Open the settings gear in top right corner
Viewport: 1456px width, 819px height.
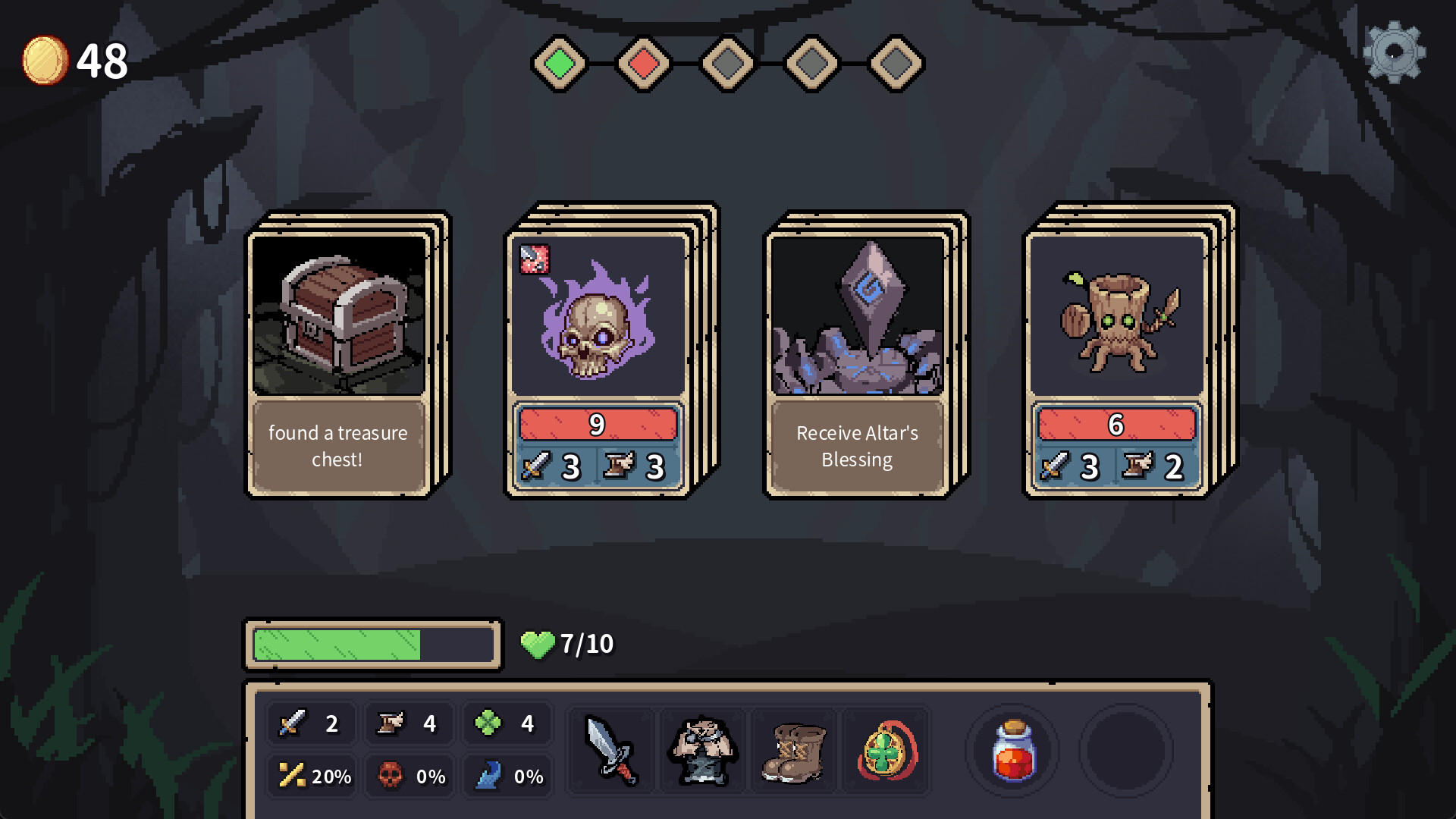1394,53
